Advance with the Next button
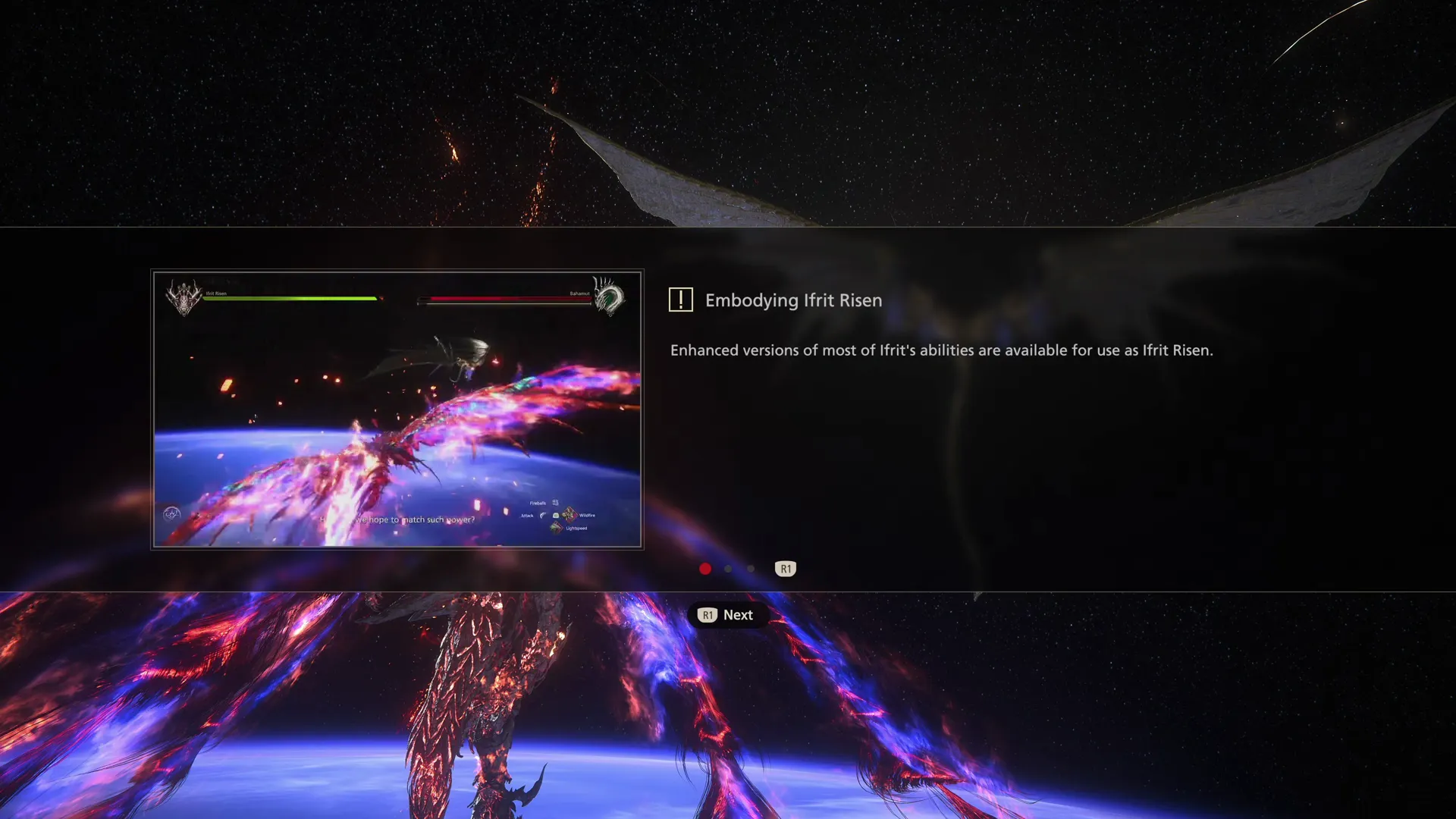The image size is (1456, 819). coord(726,615)
